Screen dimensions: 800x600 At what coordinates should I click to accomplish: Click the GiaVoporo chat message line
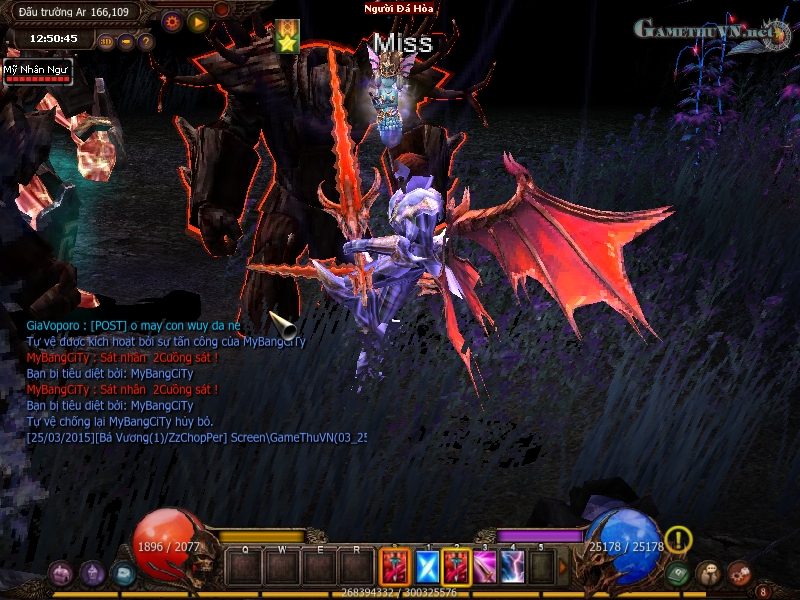click(x=134, y=326)
